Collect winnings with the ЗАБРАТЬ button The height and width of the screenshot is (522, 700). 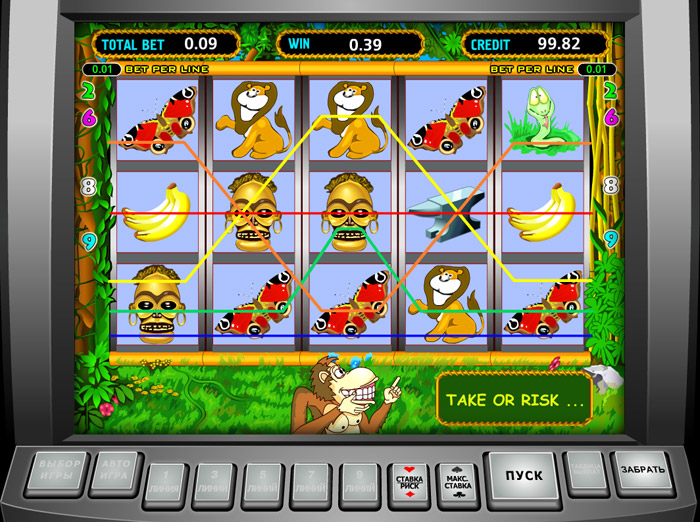click(x=640, y=470)
